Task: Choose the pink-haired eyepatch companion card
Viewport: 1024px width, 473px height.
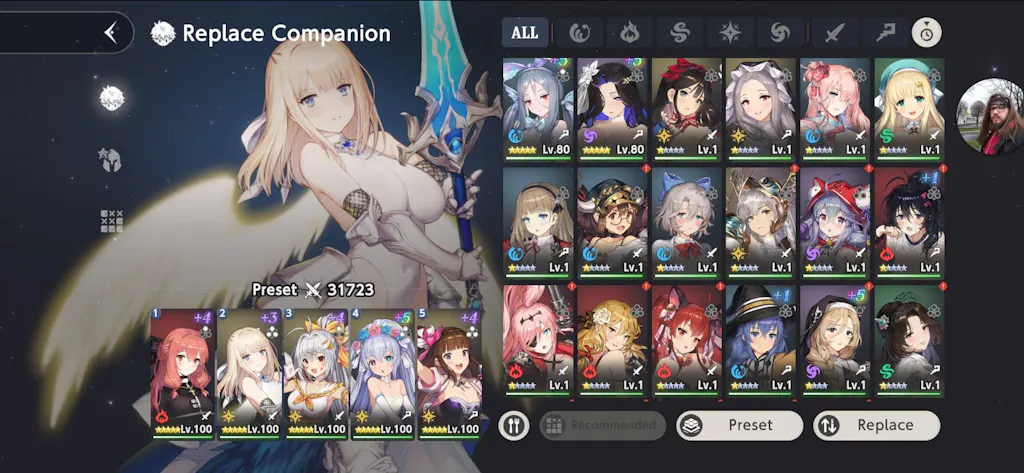Action: (x=538, y=340)
